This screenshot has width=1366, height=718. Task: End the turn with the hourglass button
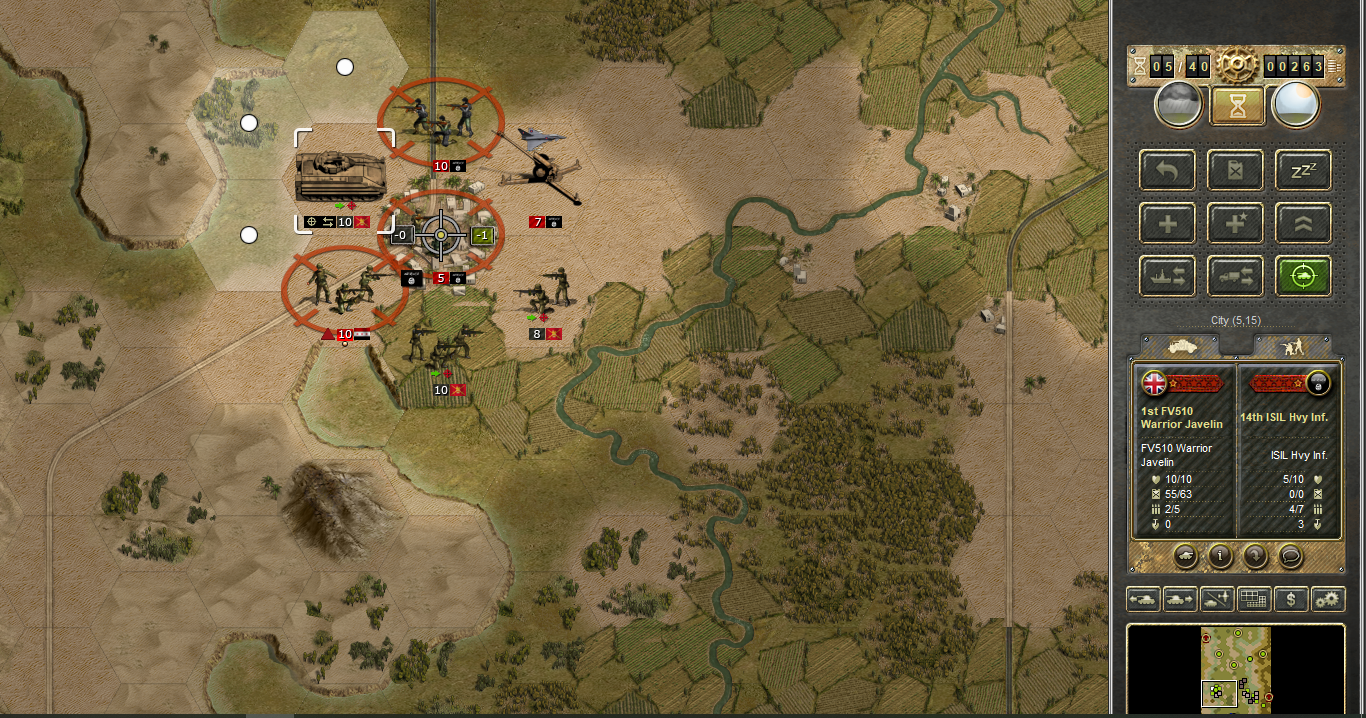1237,105
